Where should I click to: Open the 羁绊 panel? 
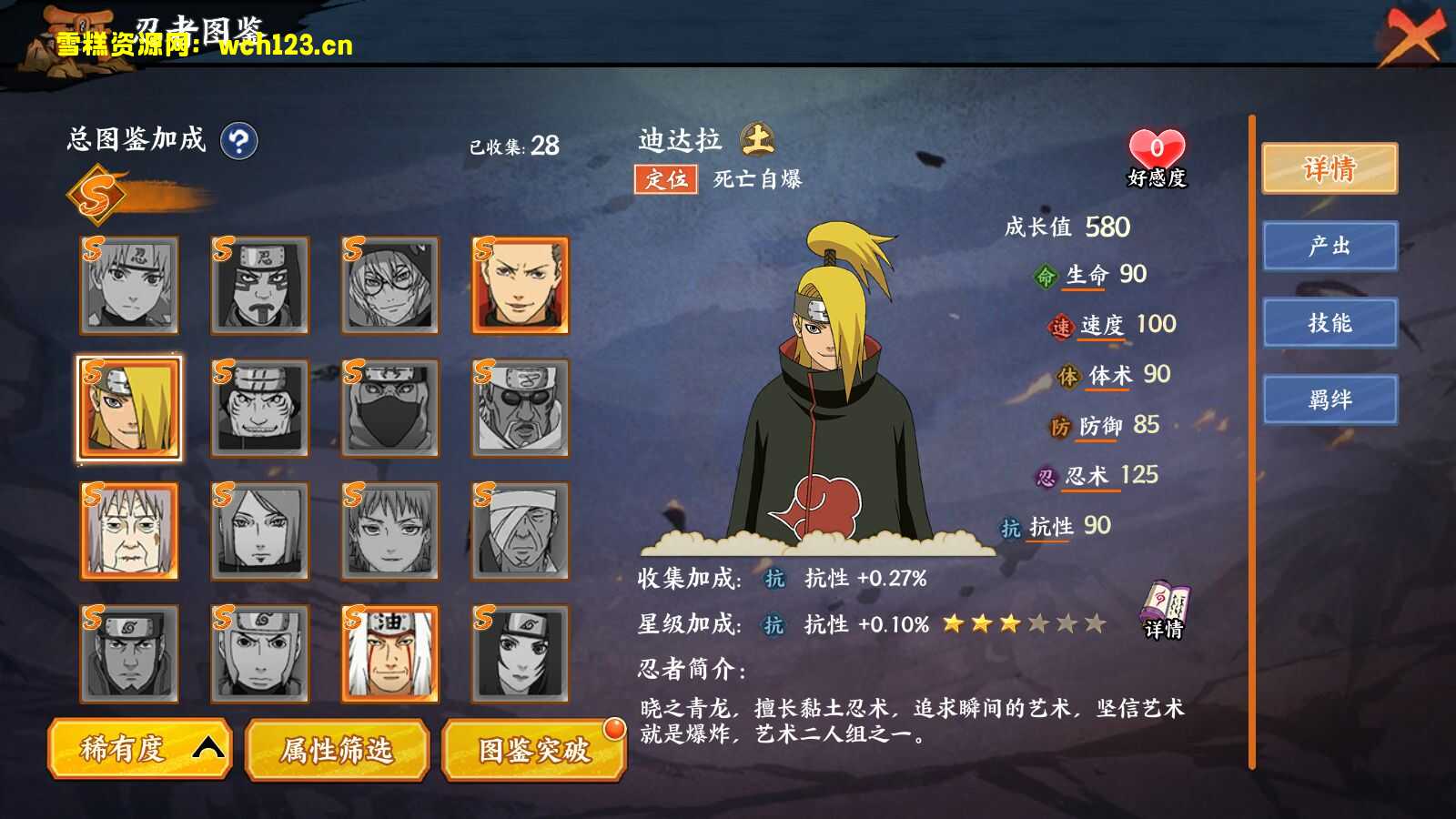click(1330, 399)
